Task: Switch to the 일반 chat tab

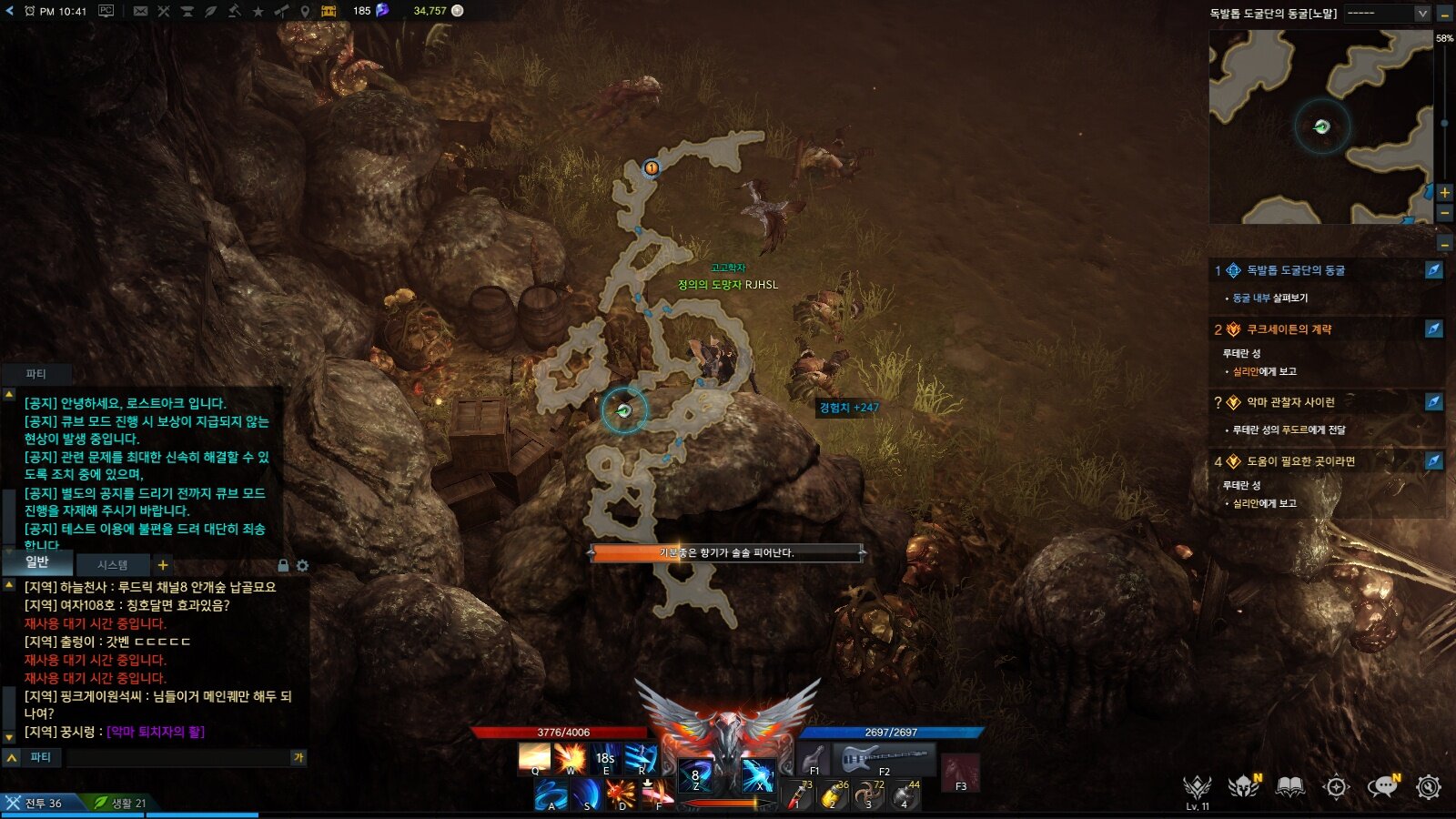Action: (37, 562)
